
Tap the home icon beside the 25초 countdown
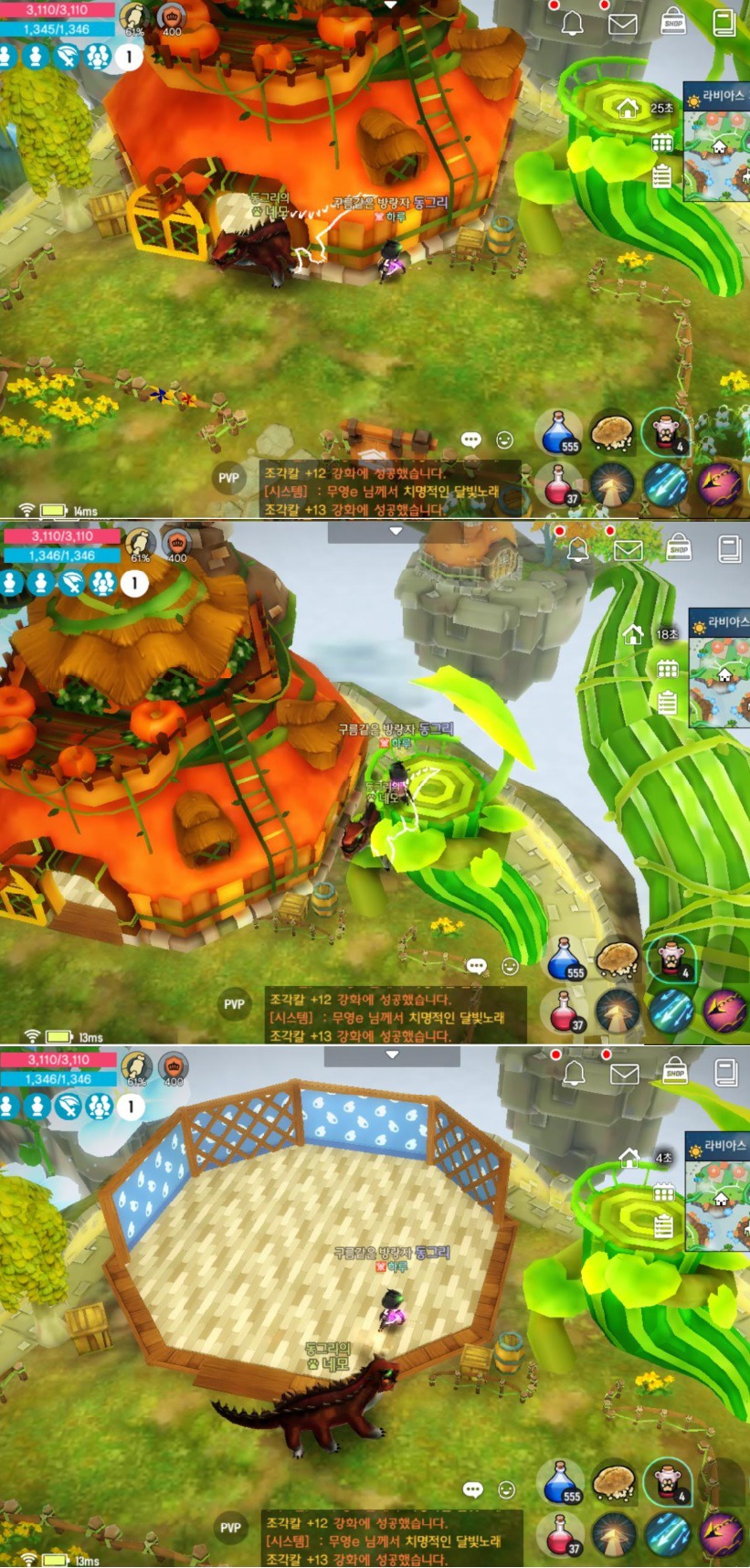click(628, 109)
